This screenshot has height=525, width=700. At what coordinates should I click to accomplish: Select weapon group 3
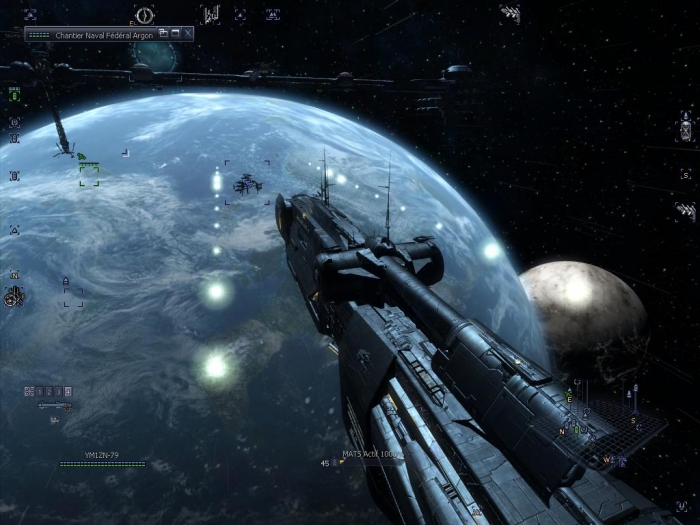(58, 391)
